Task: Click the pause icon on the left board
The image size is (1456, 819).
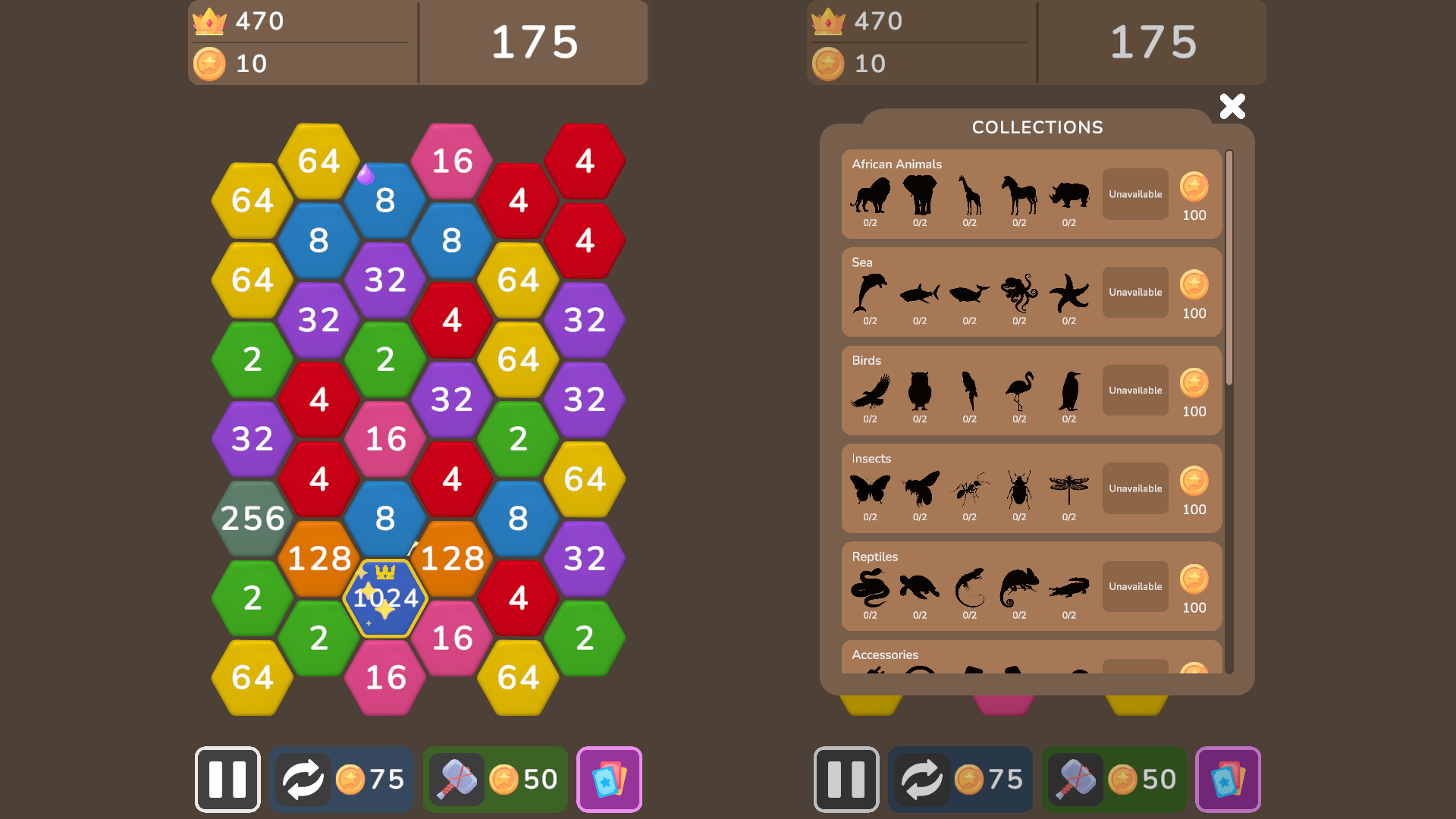Action: 227,780
